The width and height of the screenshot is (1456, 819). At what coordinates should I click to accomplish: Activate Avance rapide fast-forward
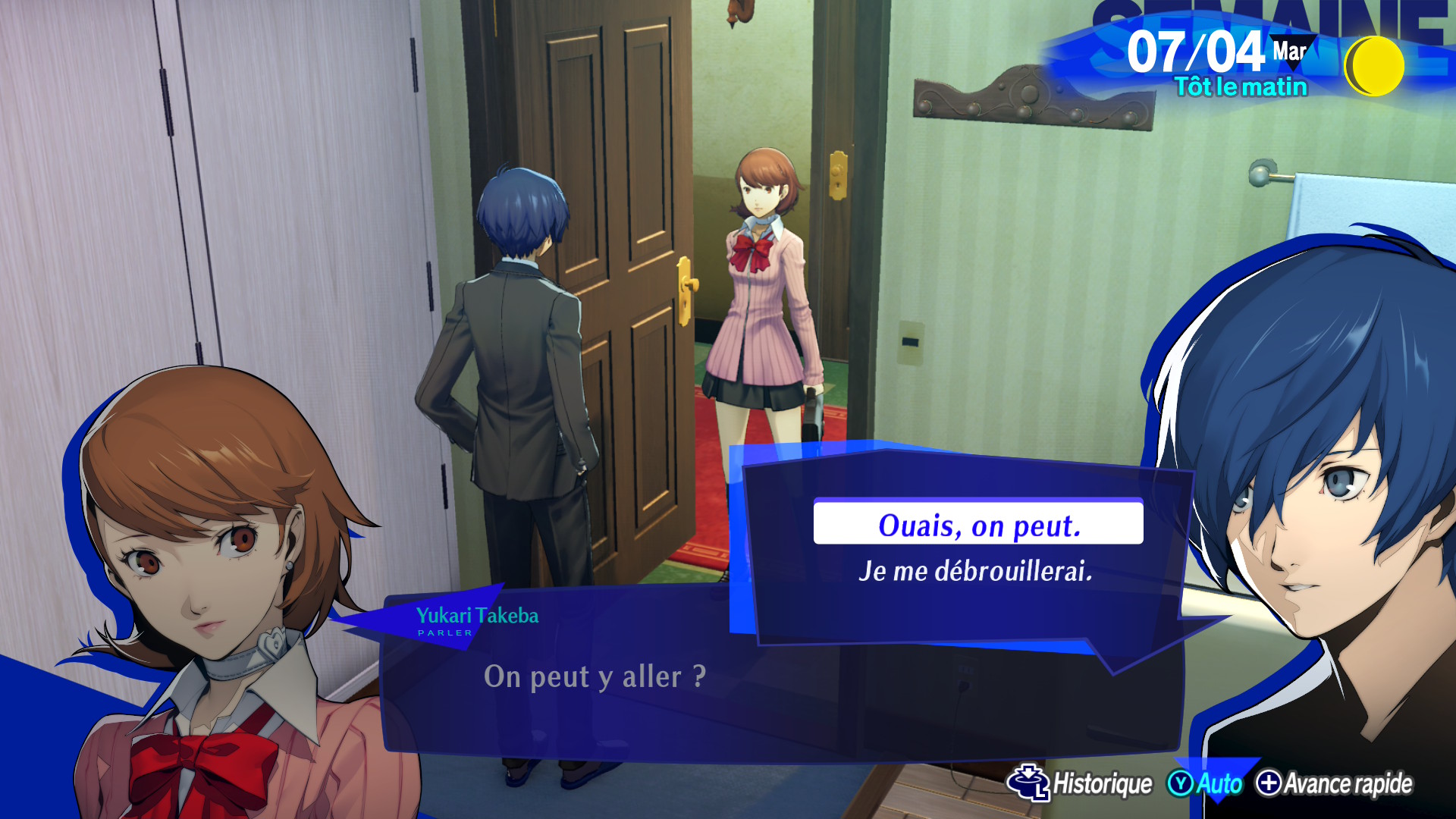(1335, 783)
